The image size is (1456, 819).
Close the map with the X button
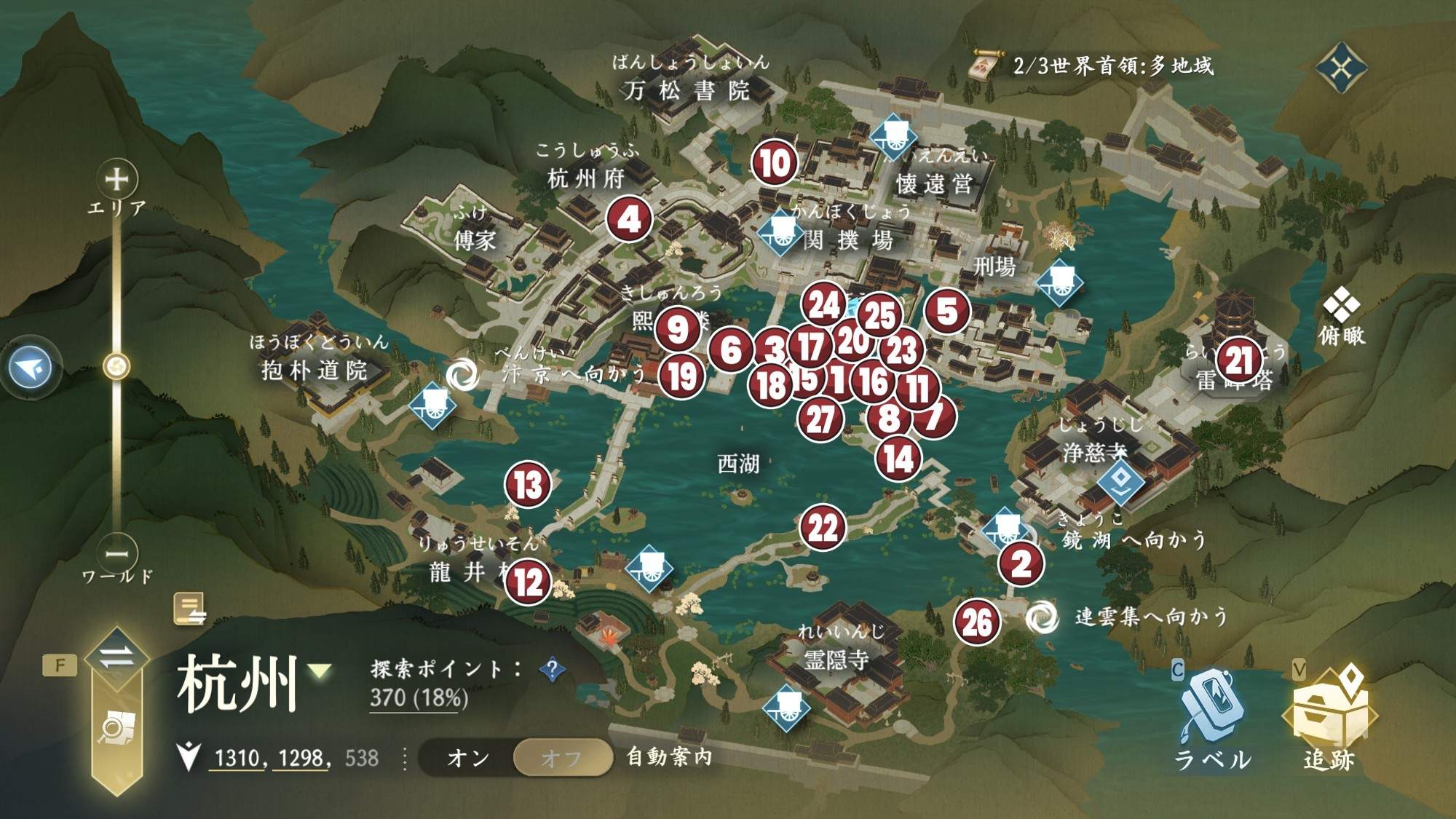pos(1341,68)
